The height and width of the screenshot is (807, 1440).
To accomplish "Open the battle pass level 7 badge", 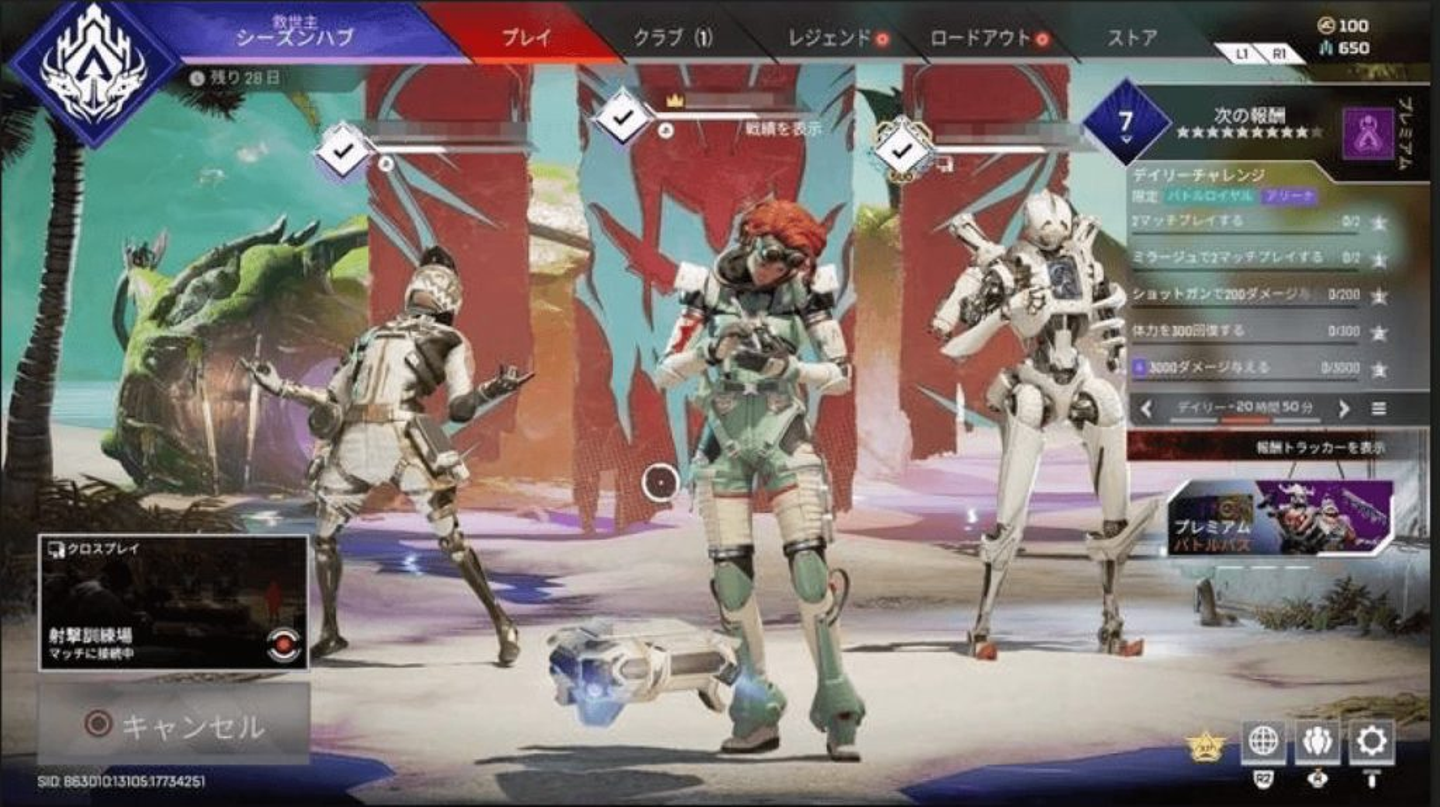I will pyautogui.click(x=1126, y=122).
